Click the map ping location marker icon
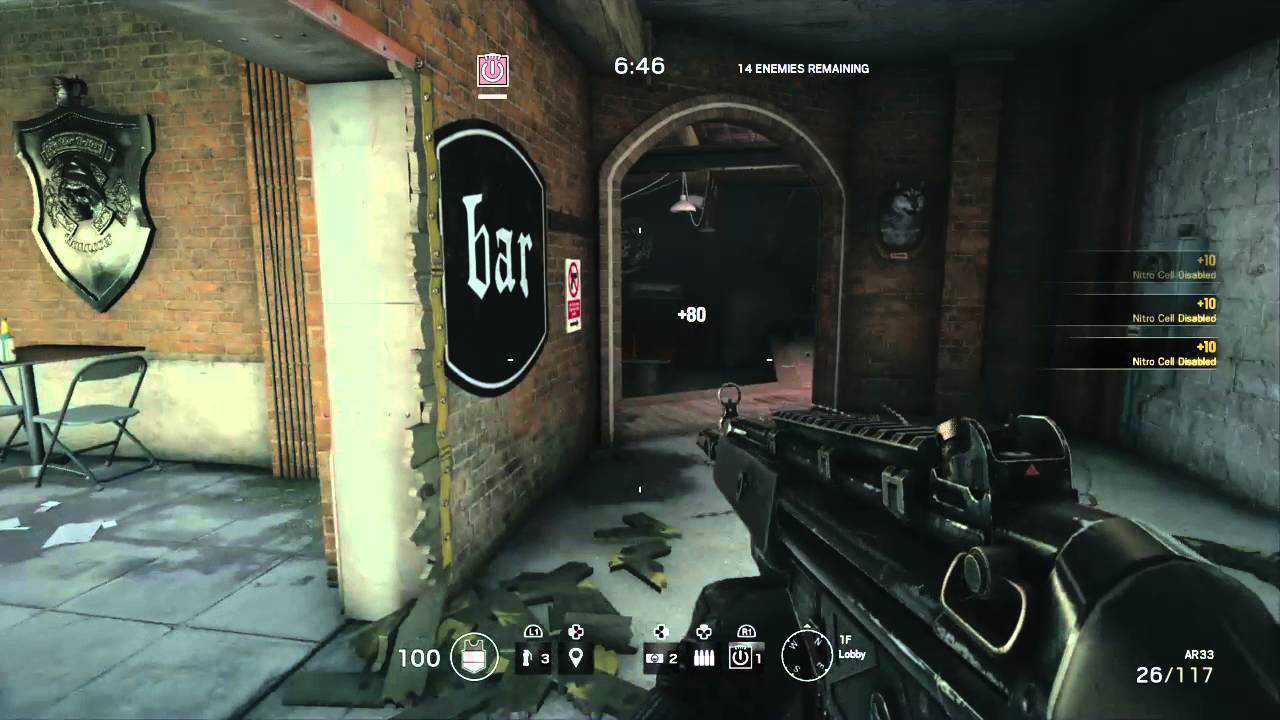The height and width of the screenshot is (720, 1280). pyautogui.click(x=577, y=658)
